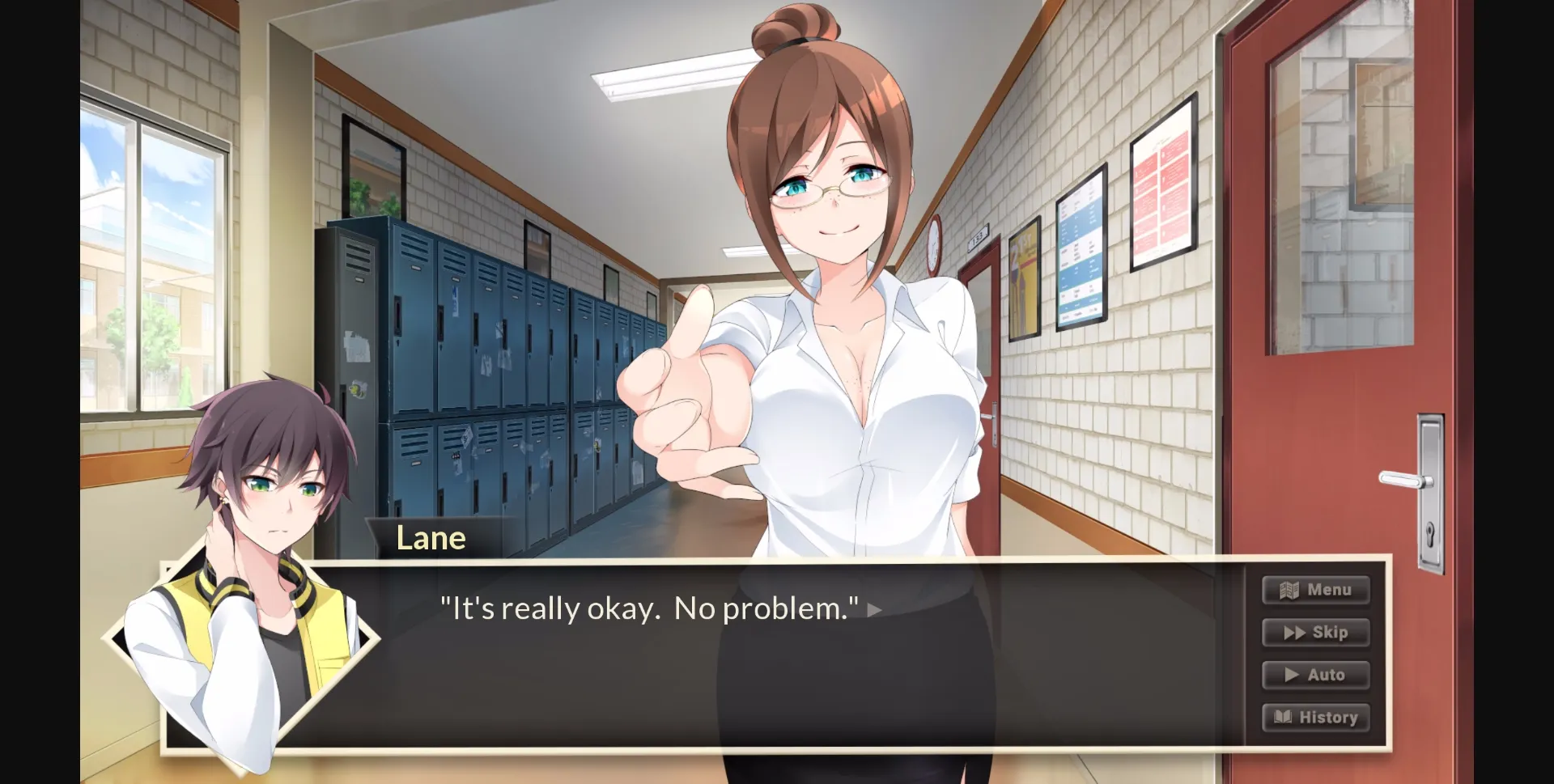This screenshot has height=784, width=1554.
Task: Click the Lane name tag
Action: [431, 537]
